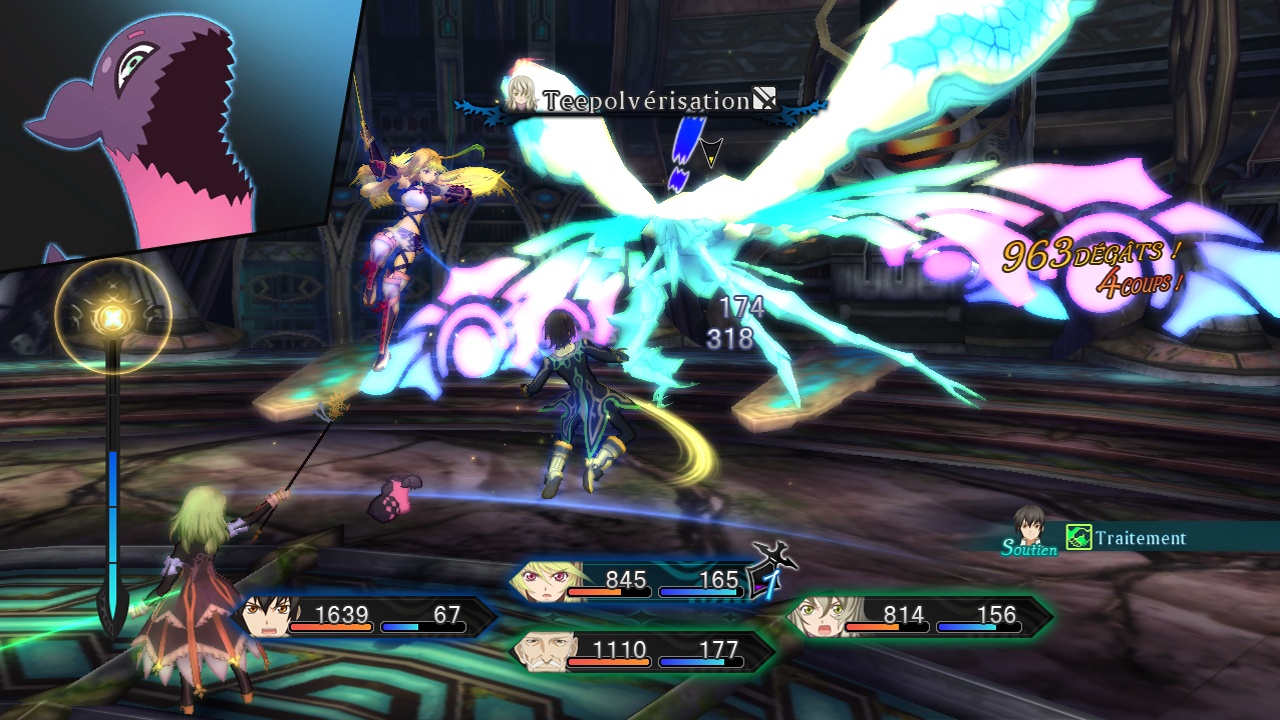Click the glowing orb atop the link gauge
Image resolution: width=1280 pixels, height=720 pixels.
coord(112,318)
